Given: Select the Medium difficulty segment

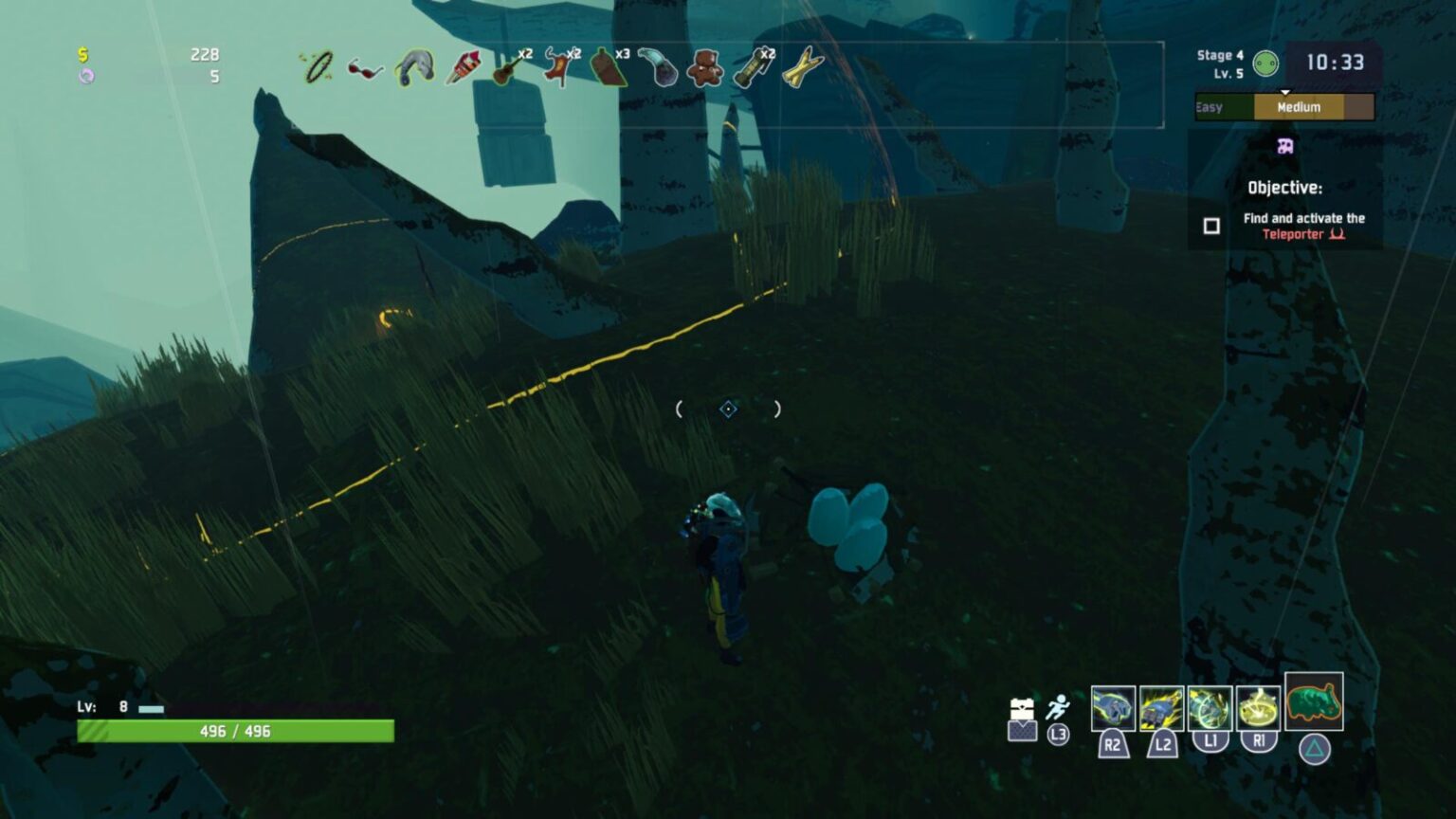Looking at the screenshot, I should [1299, 107].
